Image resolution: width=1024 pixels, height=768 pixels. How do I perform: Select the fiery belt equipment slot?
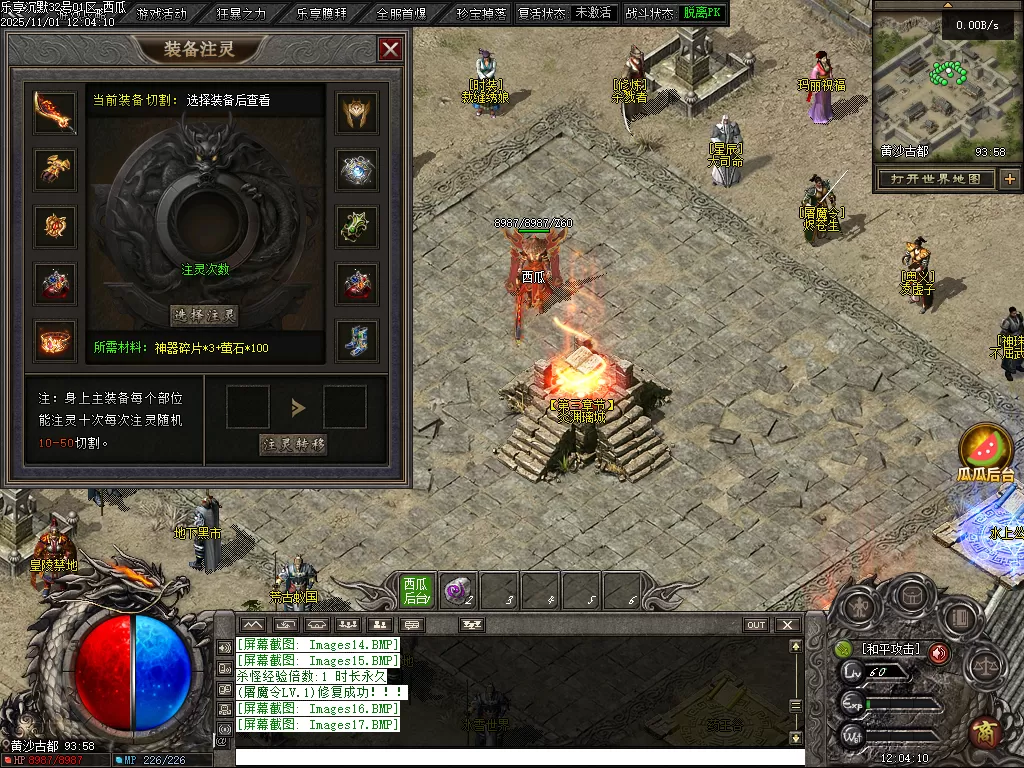56,340
